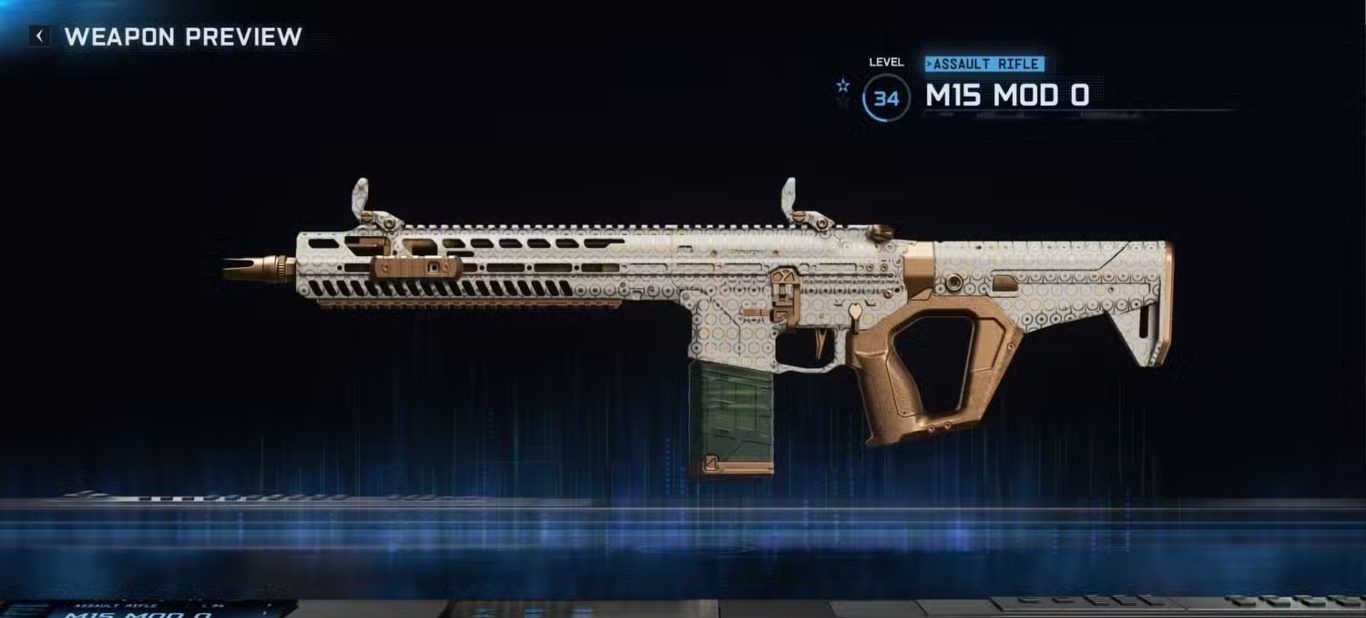Go back using the Weapon Preview arrow
This screenshot has width=1366, height=618.
click(x=40, y=37)
